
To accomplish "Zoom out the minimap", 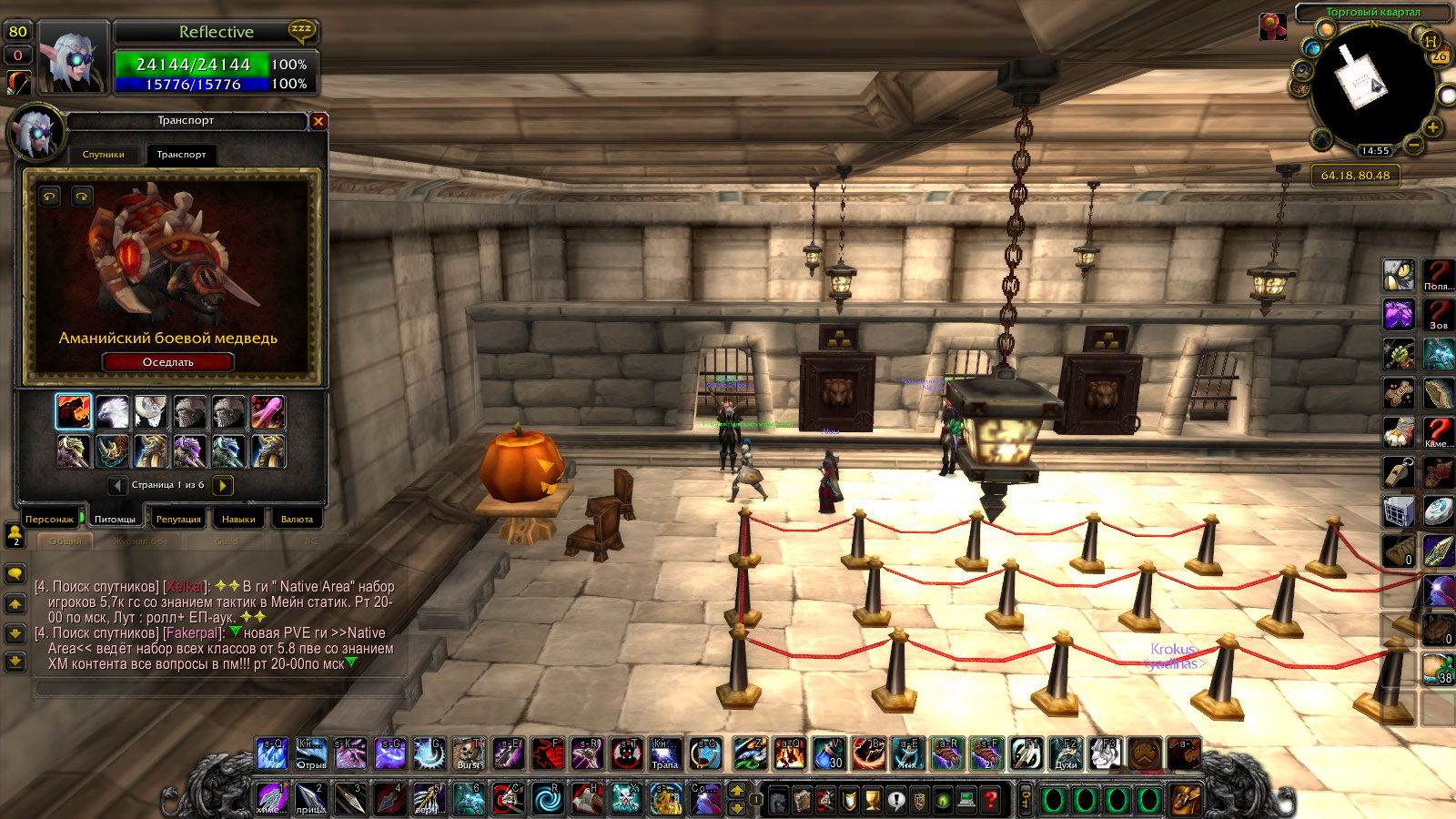I will point(1413,145).
